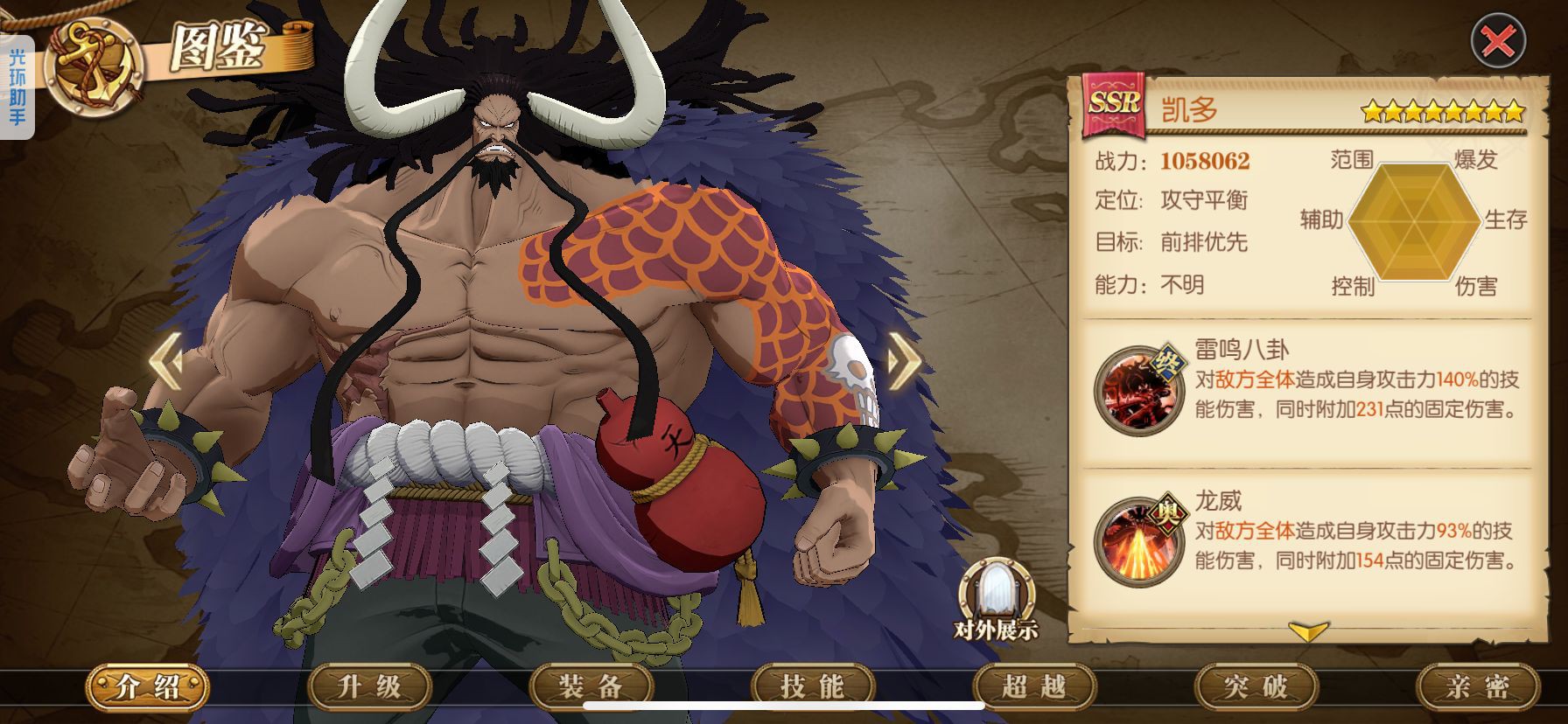Close the character codex screen
Viewport: 1568px width, 724px height.
point(1498,40)
